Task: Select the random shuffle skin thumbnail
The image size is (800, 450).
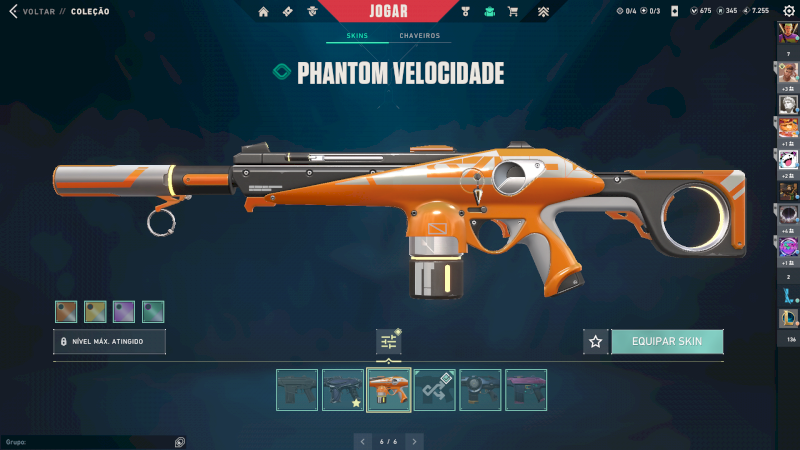Action: (434, 390)
